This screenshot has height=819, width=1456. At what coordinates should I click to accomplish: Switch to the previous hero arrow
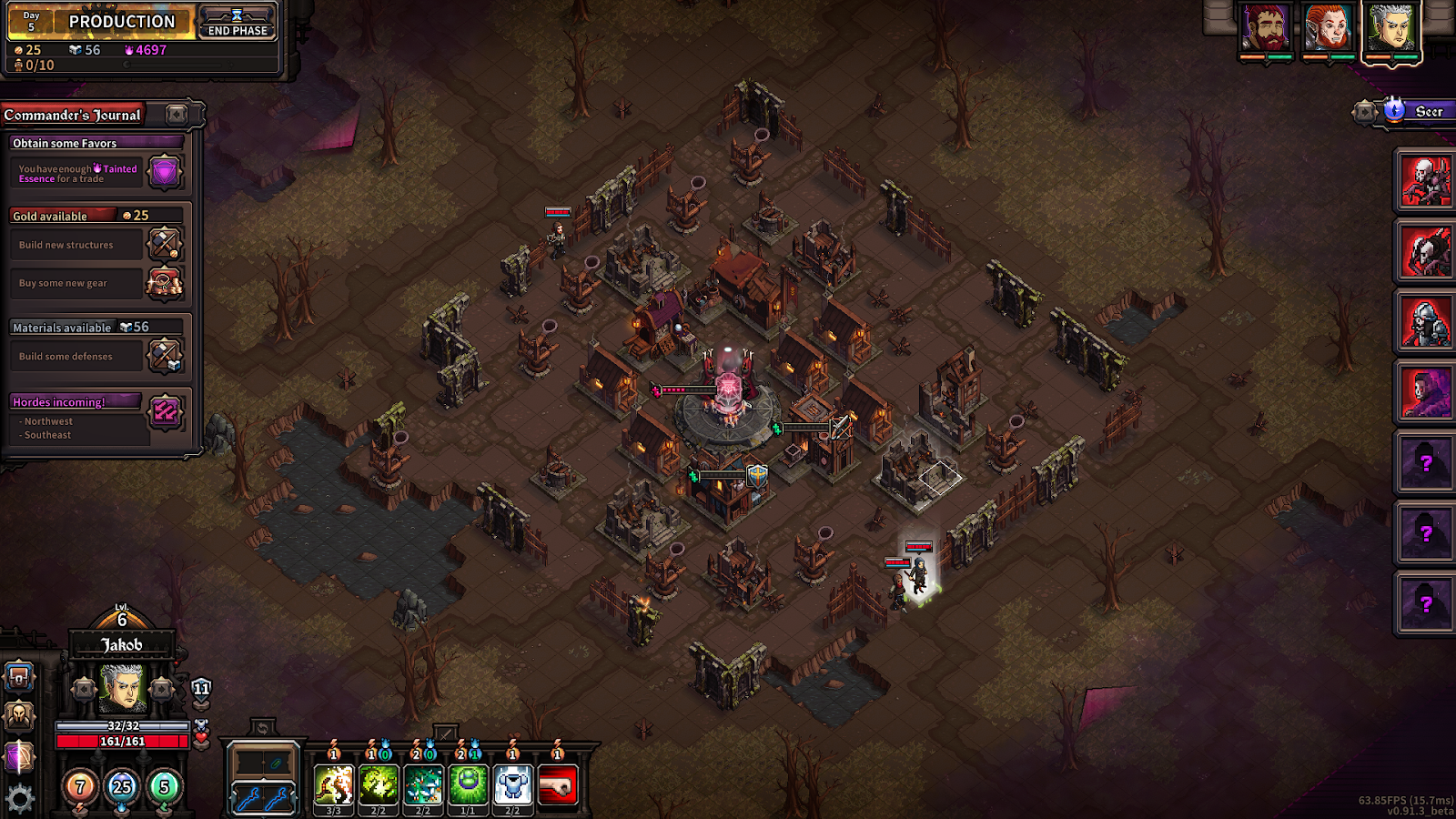click(x=83, y=689)
